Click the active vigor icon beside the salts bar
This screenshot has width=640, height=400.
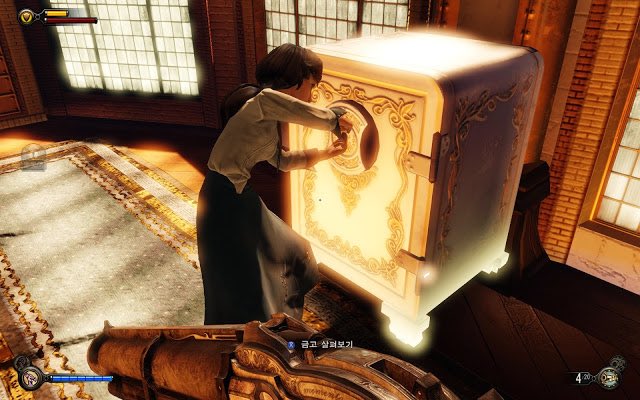30,377
